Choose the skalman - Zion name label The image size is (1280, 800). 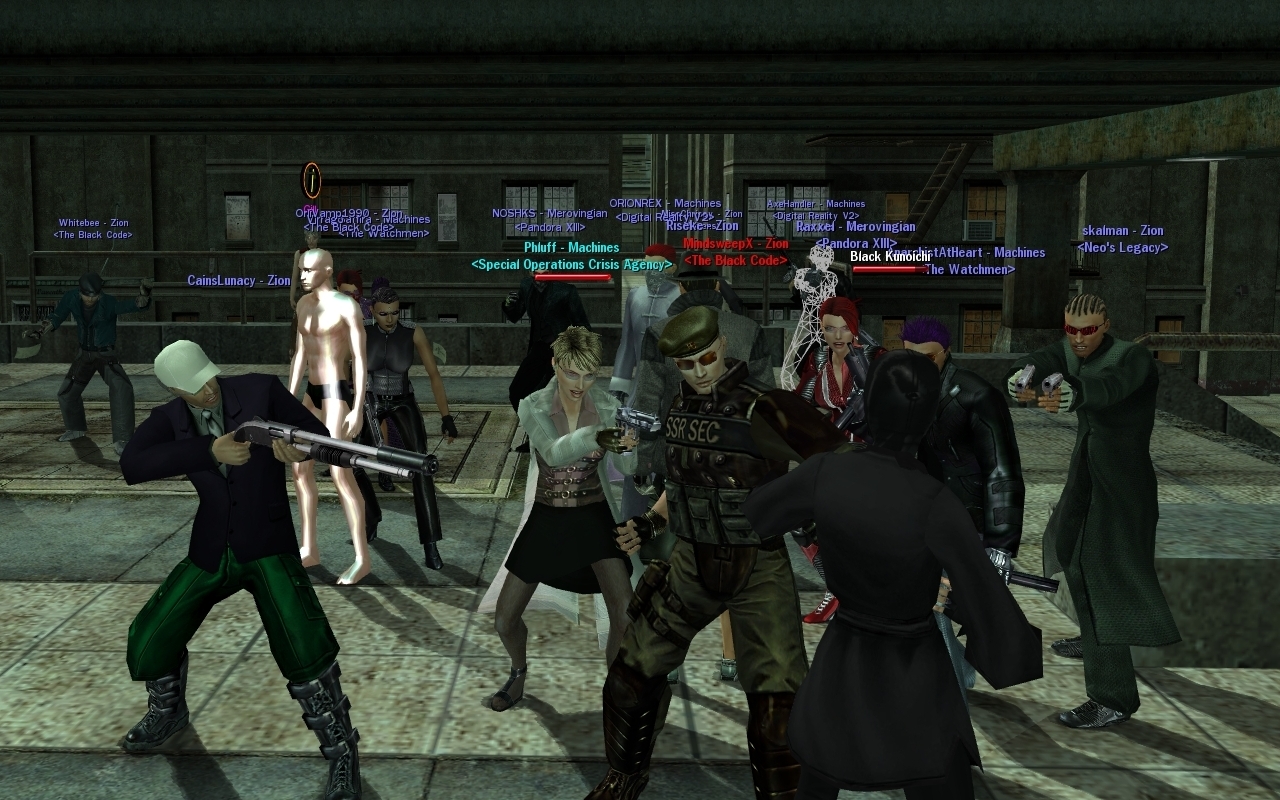click(x=1122, y=231)
